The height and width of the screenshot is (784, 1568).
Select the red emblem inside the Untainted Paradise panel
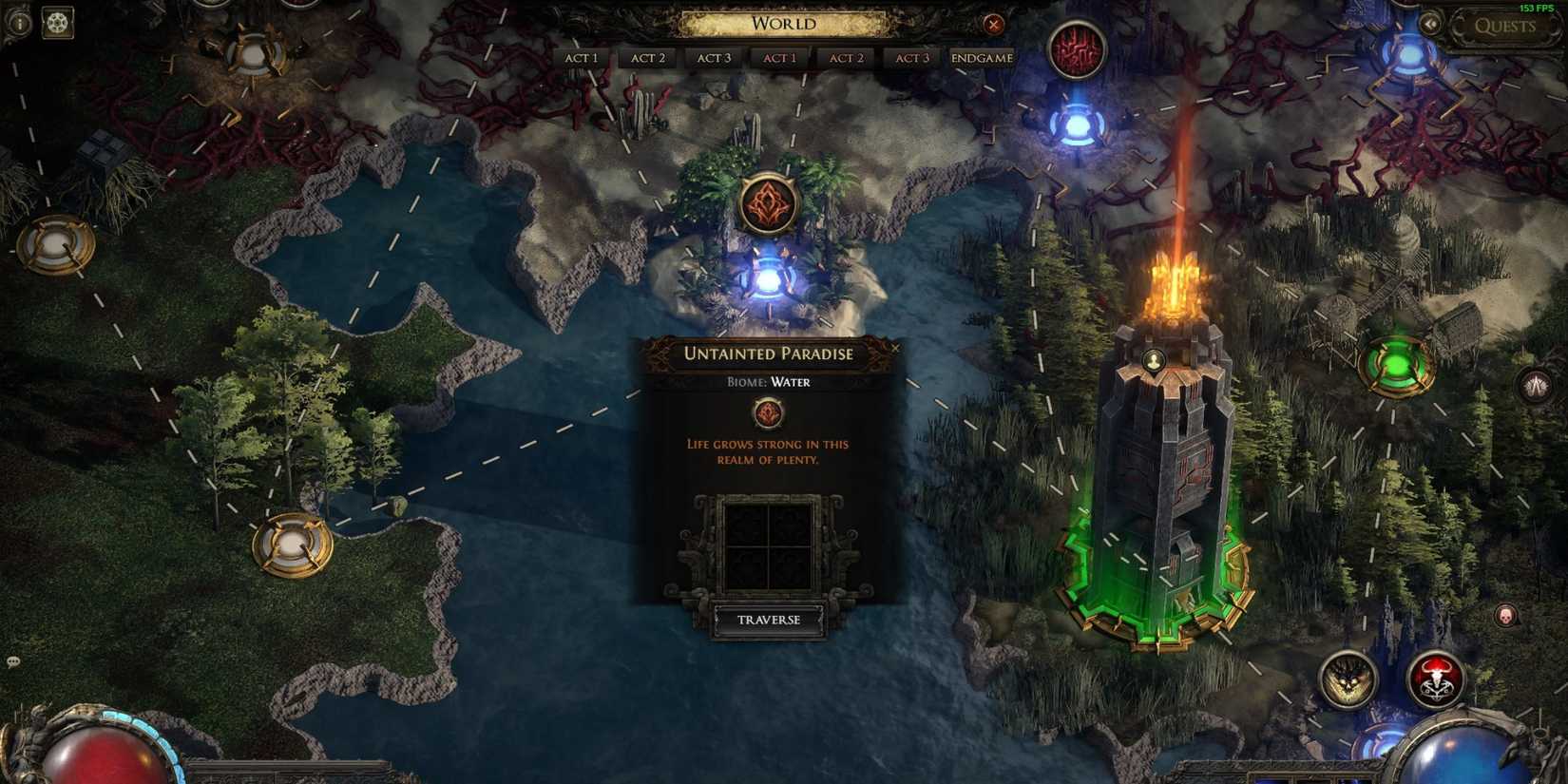tap(766, 412)
